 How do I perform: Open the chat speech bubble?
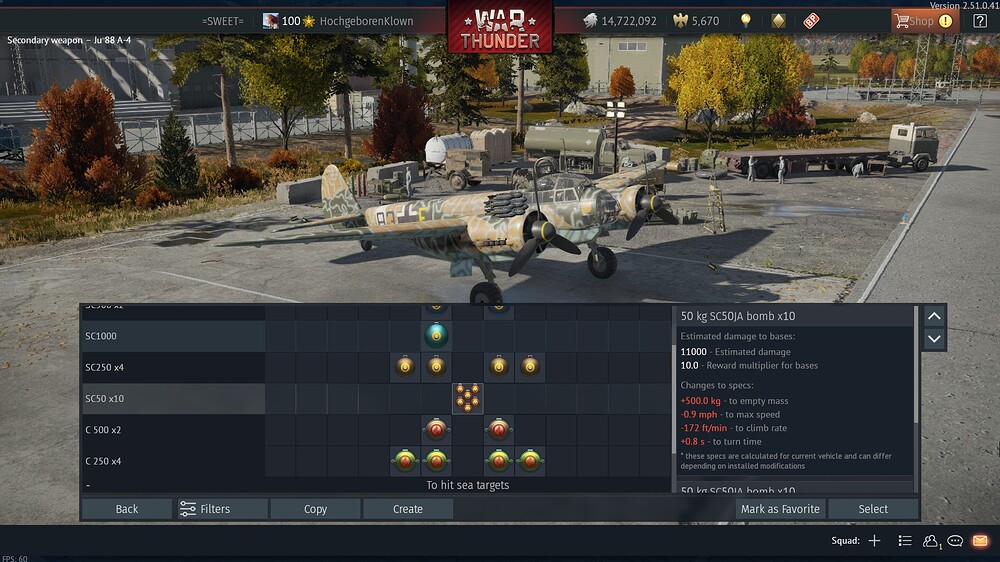click(955, 541)
